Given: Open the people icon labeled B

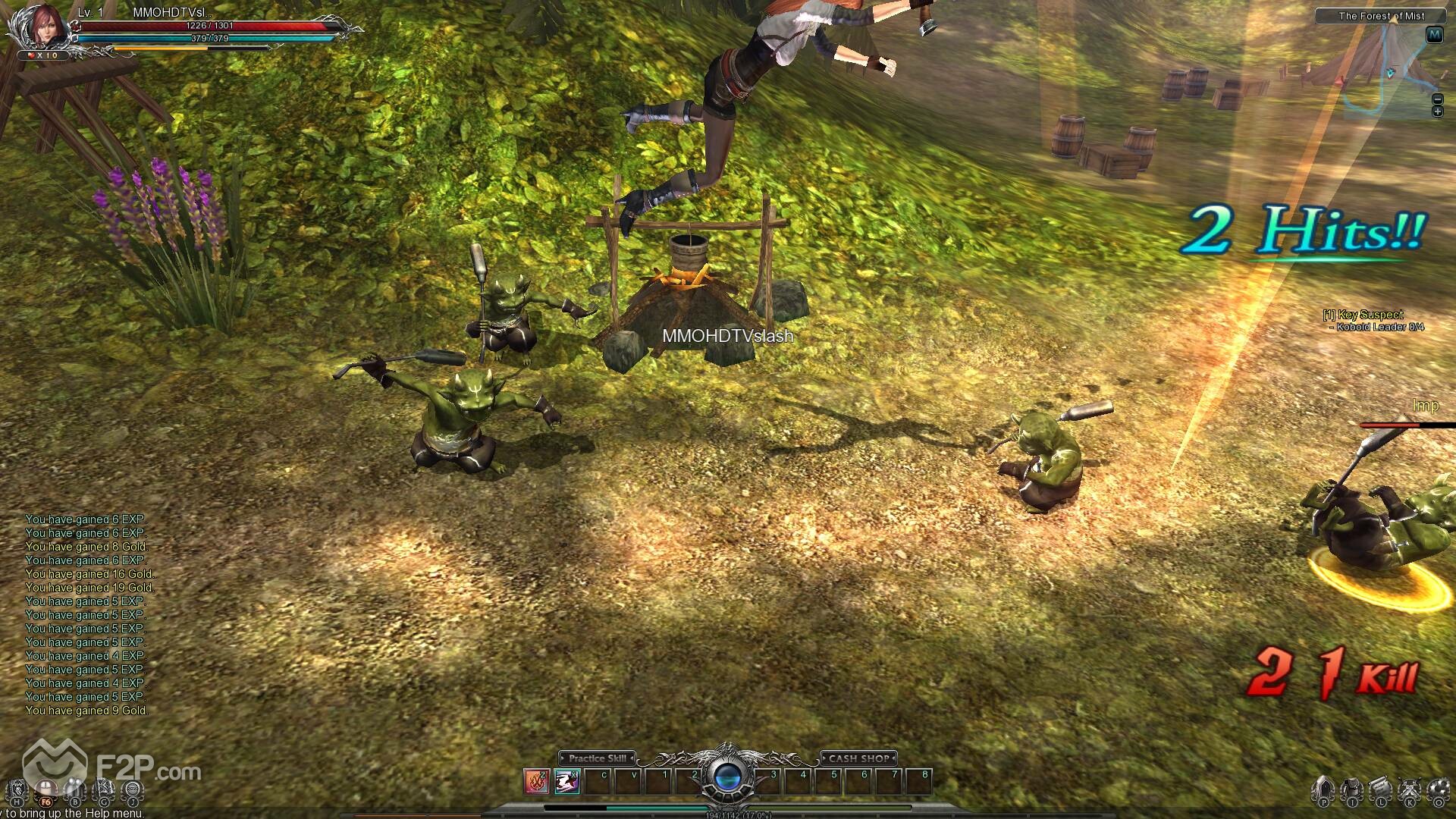Looking at the screenshot, I should (74, 790).
